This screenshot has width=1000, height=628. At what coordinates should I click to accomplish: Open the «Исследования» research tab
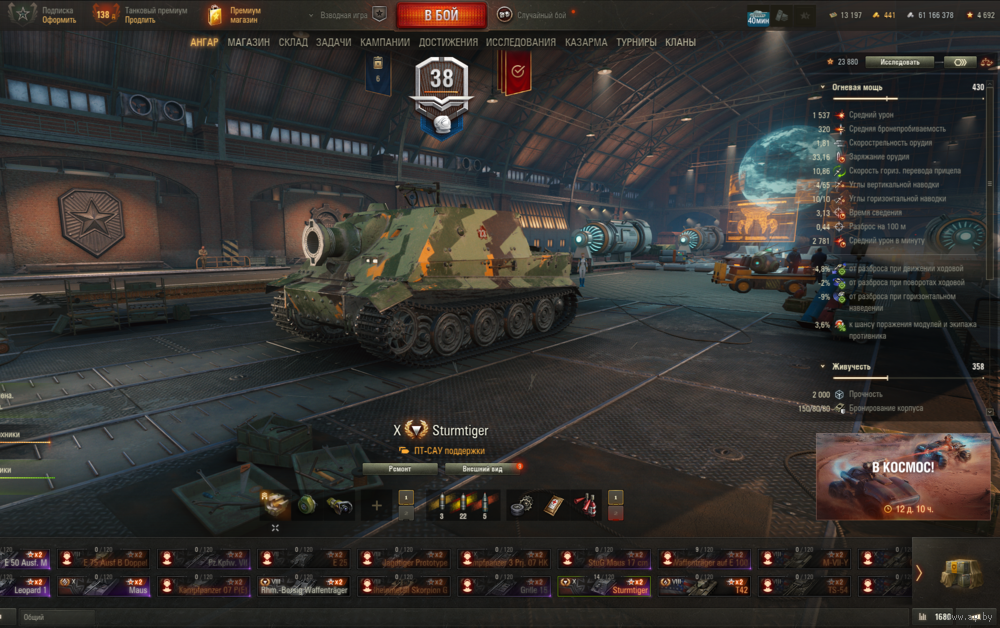click(521, 43)
